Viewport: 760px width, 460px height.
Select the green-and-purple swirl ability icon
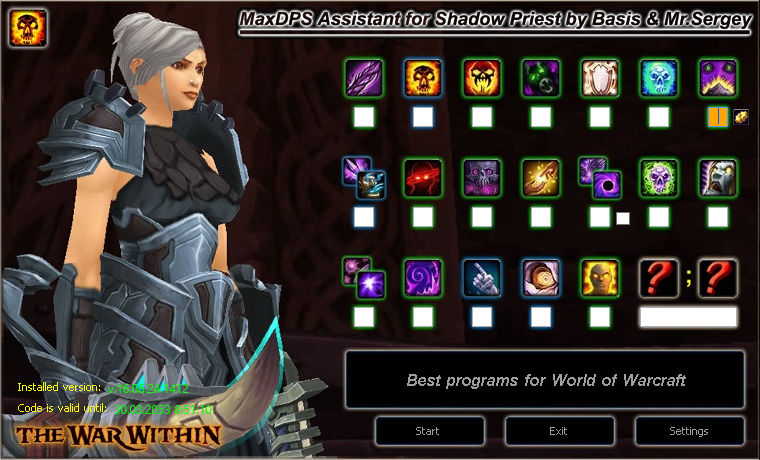click(541, 77)
